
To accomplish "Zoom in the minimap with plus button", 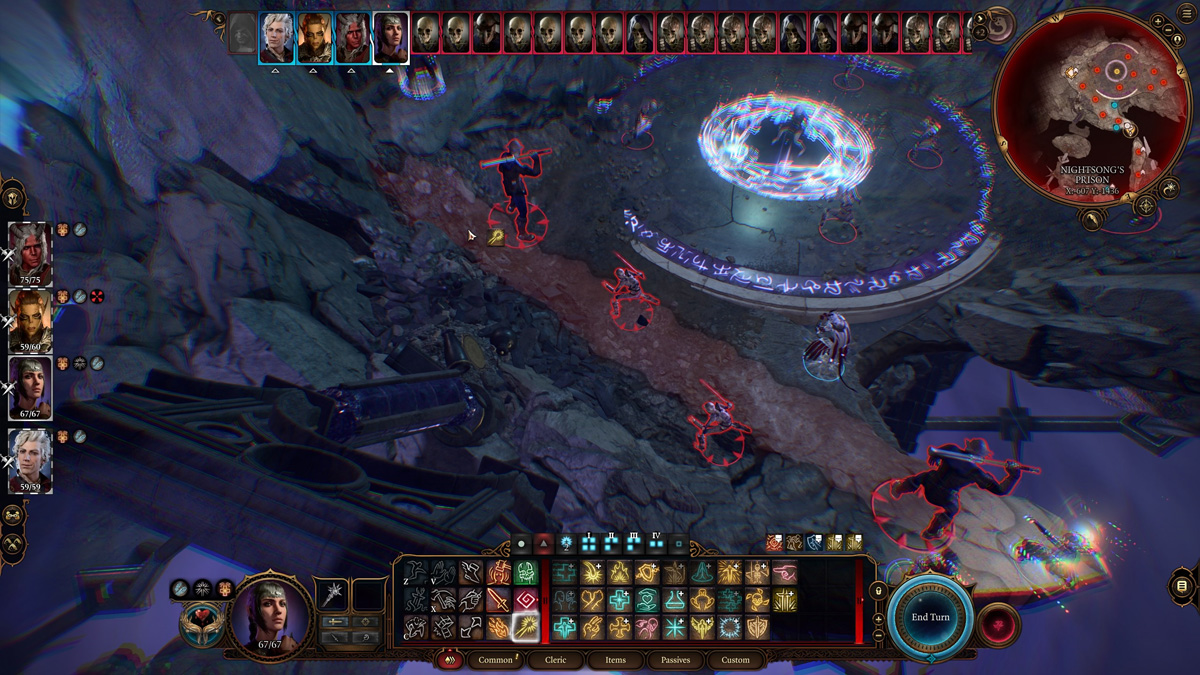I will (x=1157, y=21).
